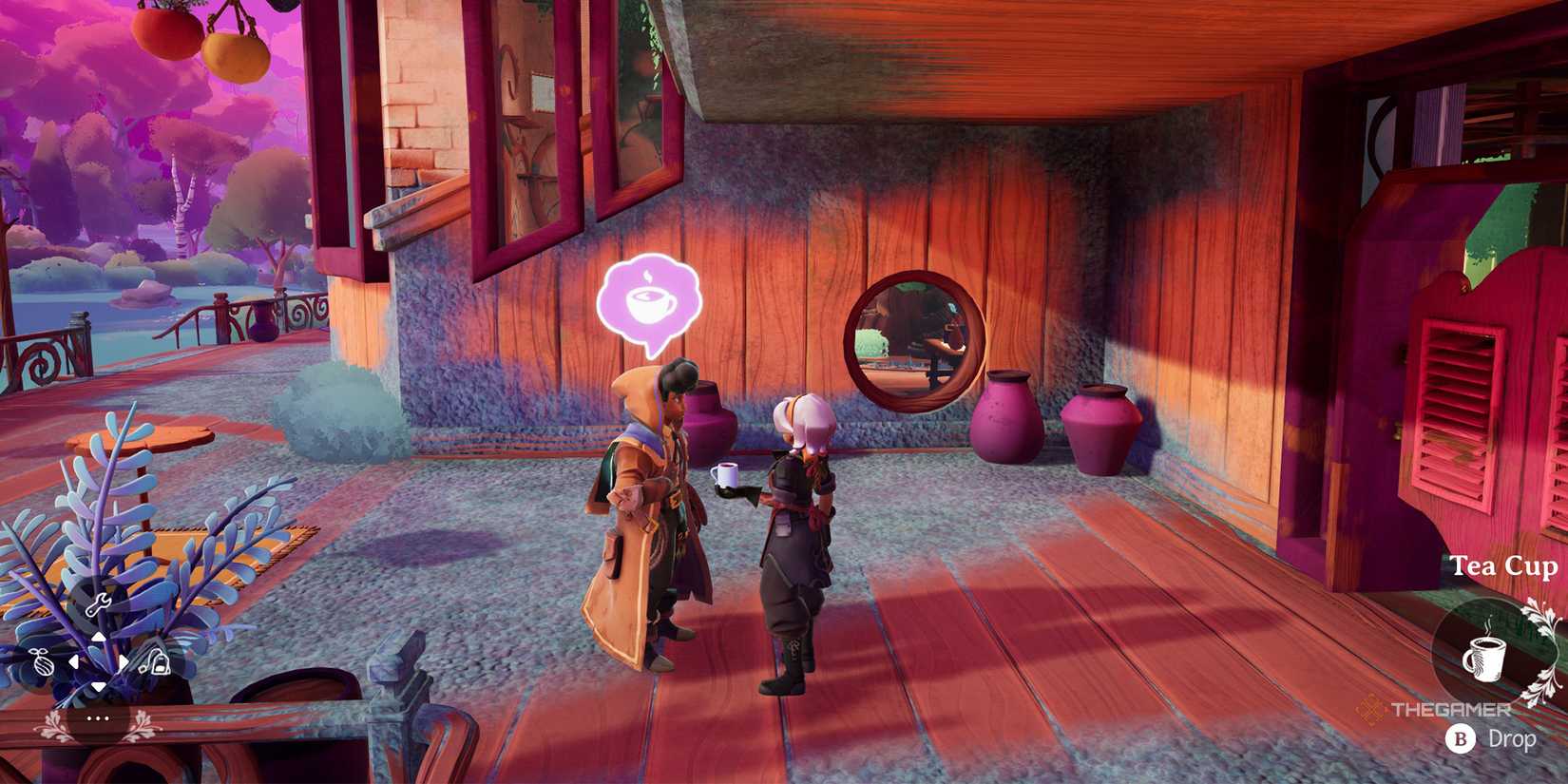1568x784 pixels.
Task: Click the left chevron next to the seed icon
Action: tap(74, 661)
